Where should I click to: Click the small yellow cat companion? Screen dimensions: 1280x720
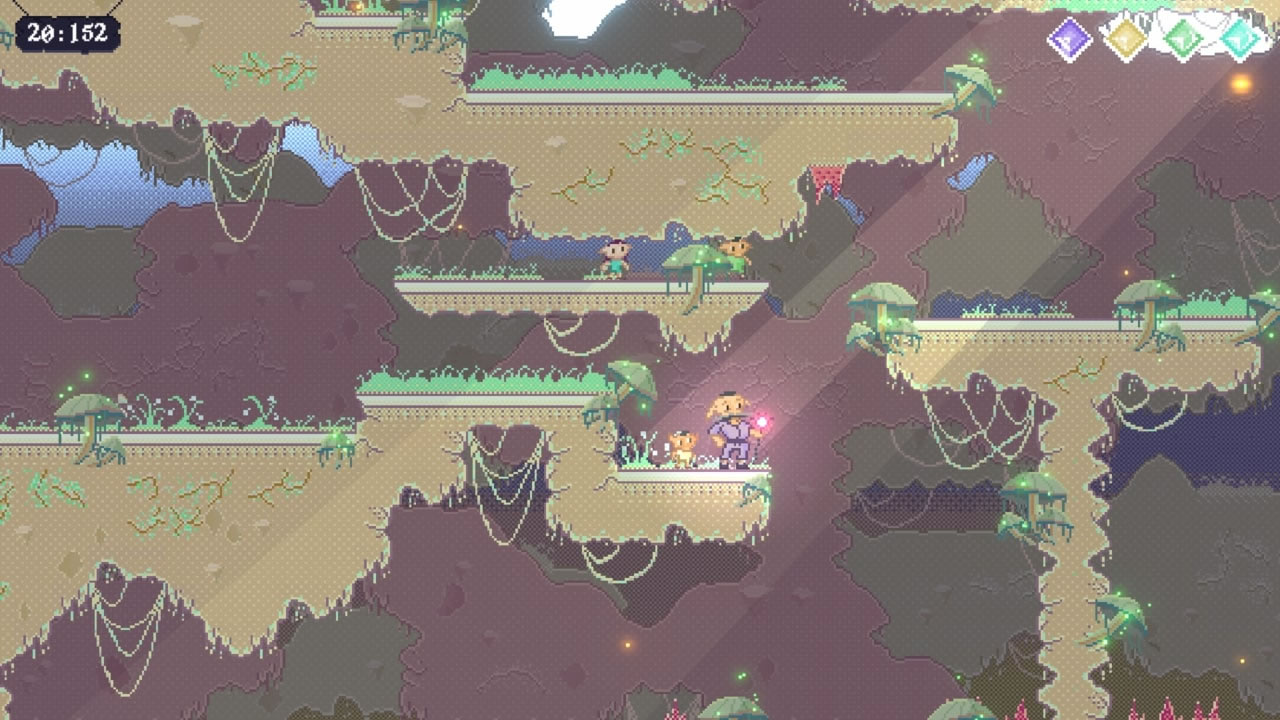click(683, 445)
